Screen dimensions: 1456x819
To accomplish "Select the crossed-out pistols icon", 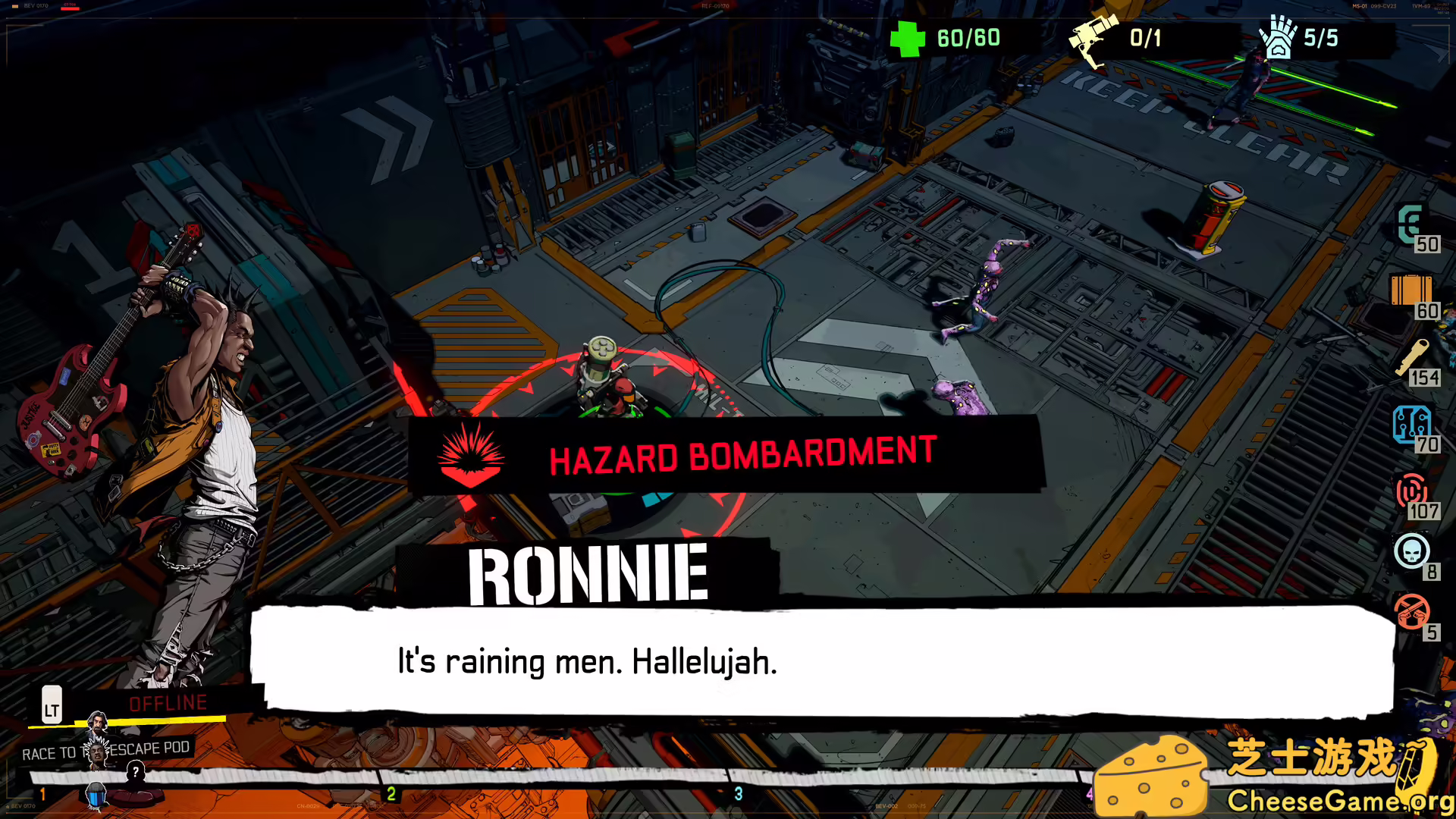I will (1411, 612).
